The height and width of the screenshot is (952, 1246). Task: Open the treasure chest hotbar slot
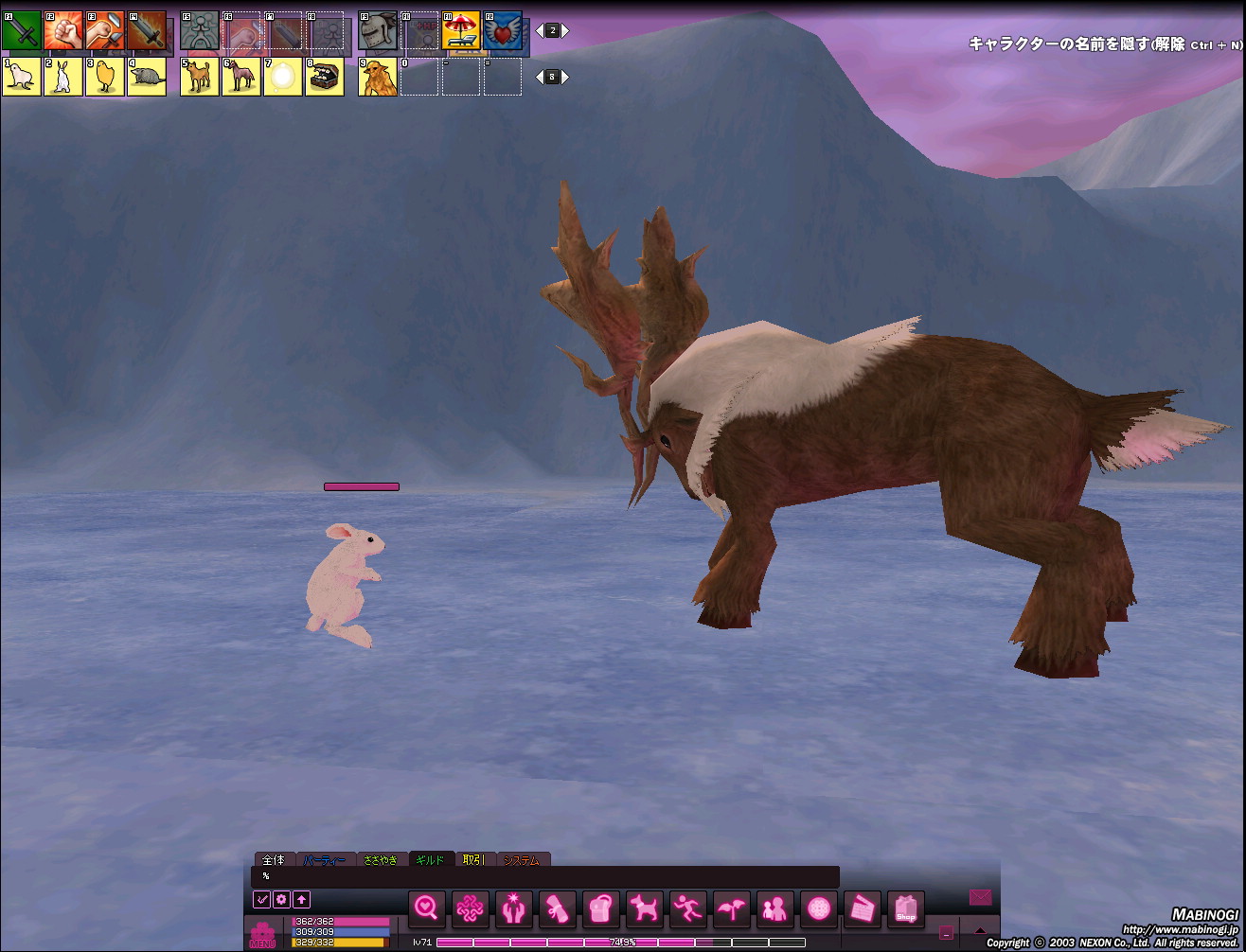tap(325, 77)
